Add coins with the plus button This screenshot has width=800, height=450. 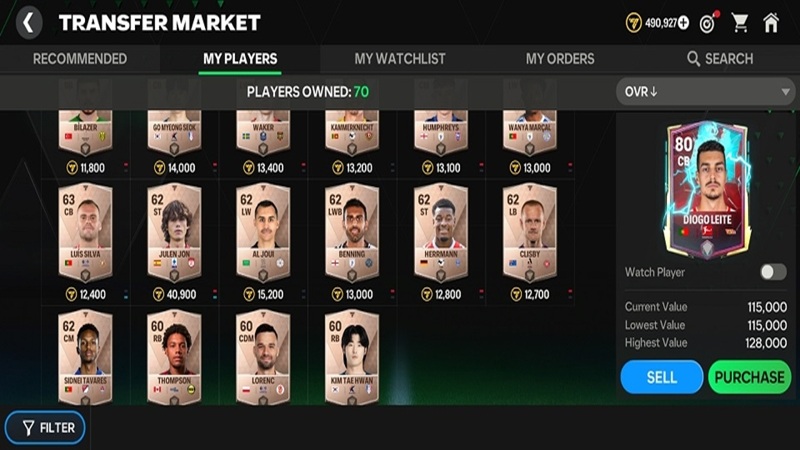coord(683,23)
